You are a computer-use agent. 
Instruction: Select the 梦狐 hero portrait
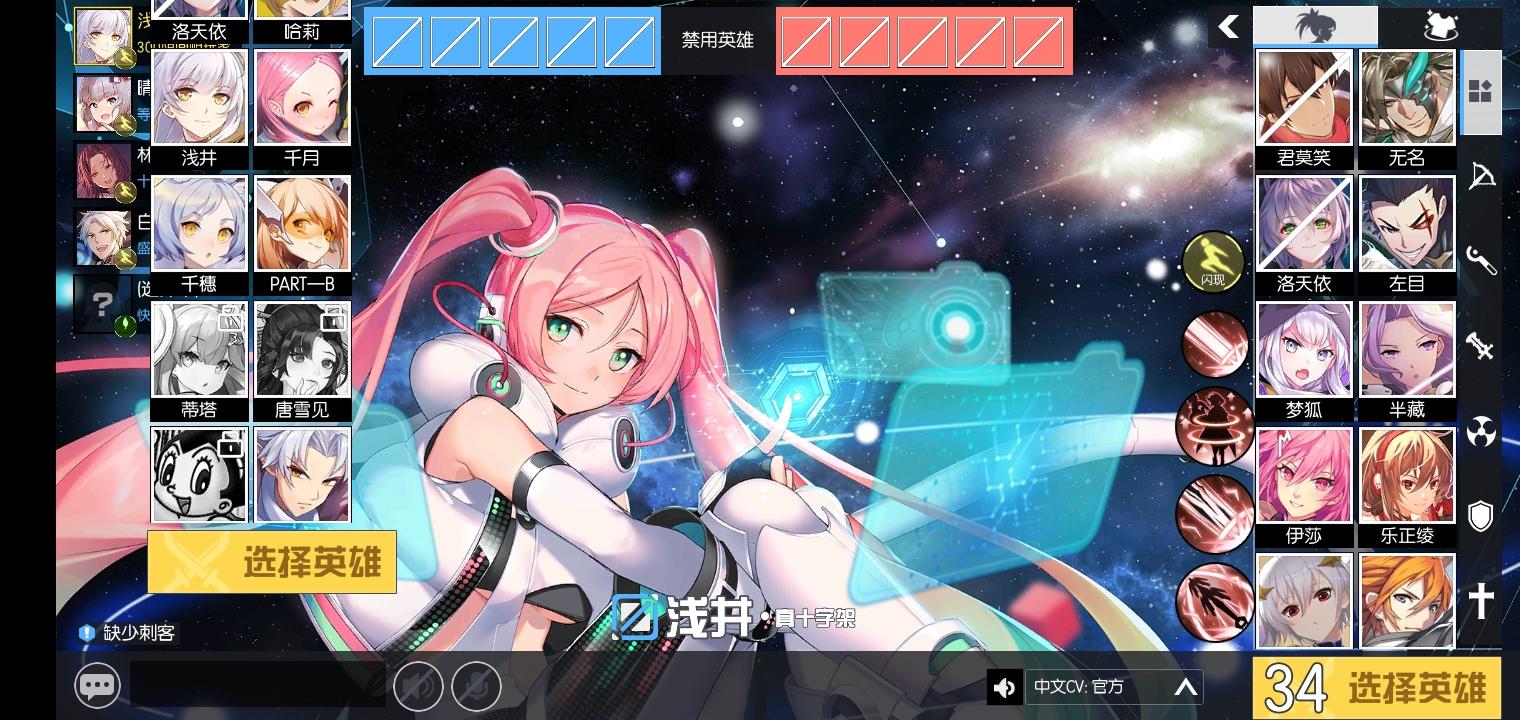click(x=1303, y=349)
